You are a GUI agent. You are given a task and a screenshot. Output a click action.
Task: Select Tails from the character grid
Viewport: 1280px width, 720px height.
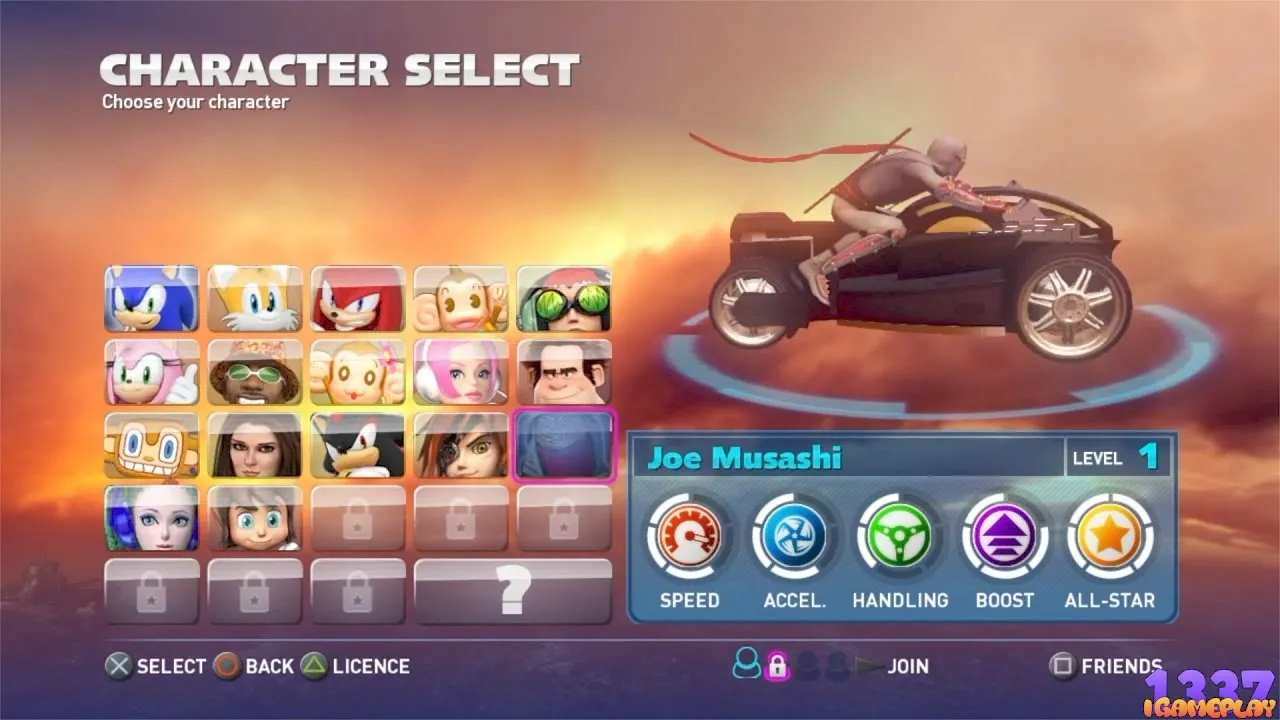point(254,298)
